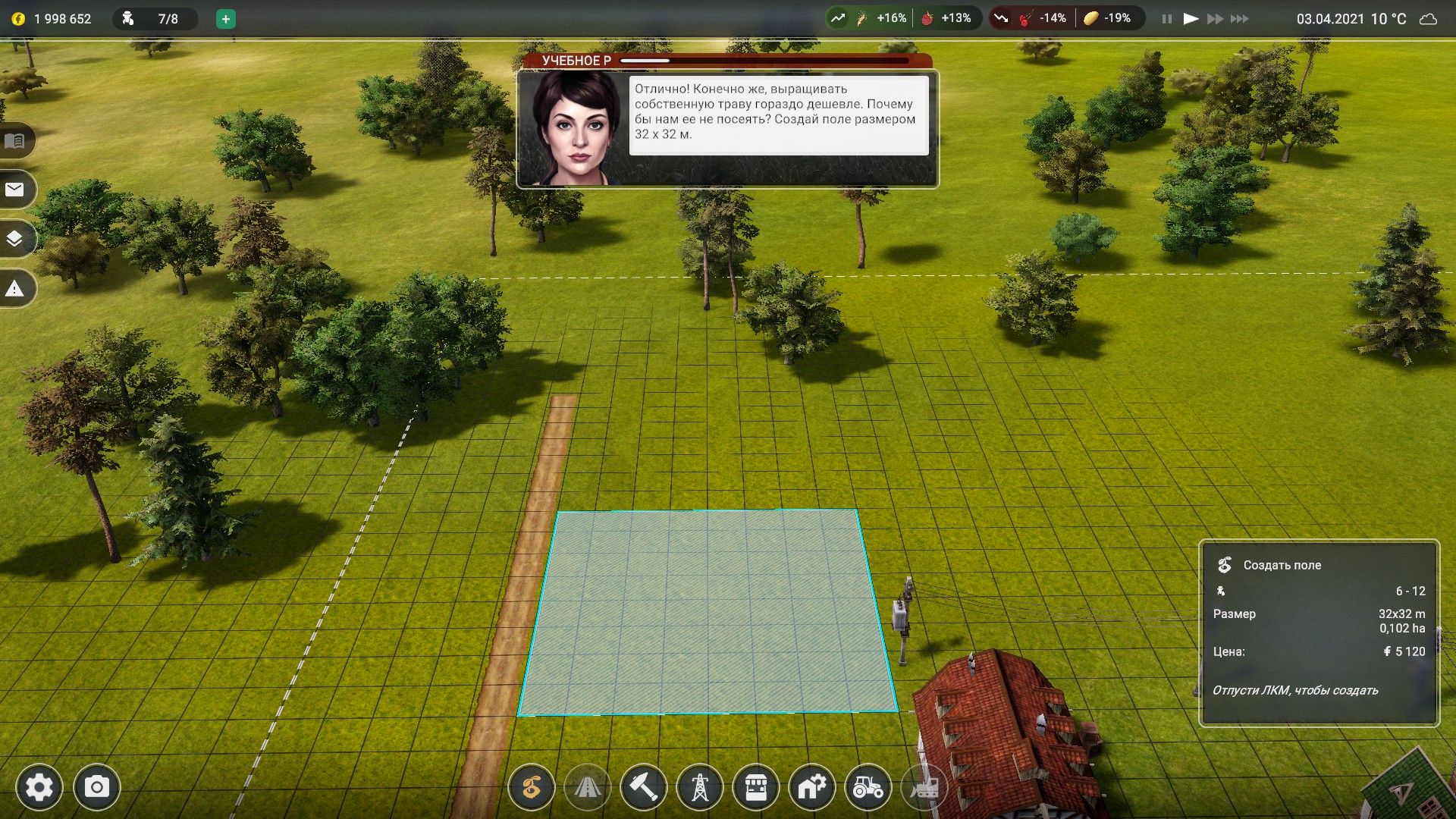Choose the road building tool

coord(588,789)
